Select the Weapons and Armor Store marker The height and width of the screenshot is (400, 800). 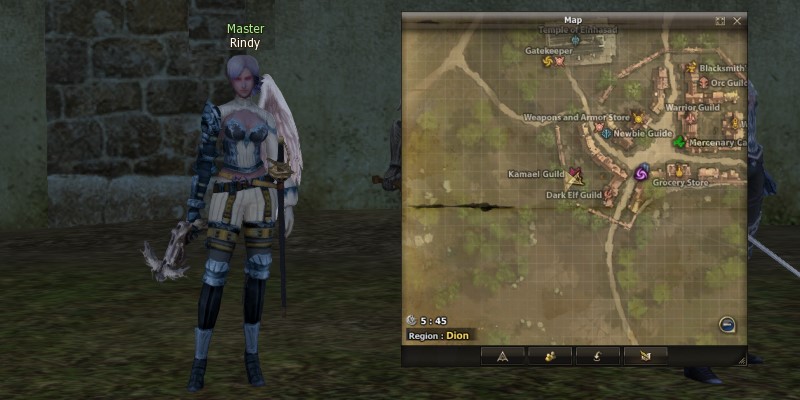(638, 118)
